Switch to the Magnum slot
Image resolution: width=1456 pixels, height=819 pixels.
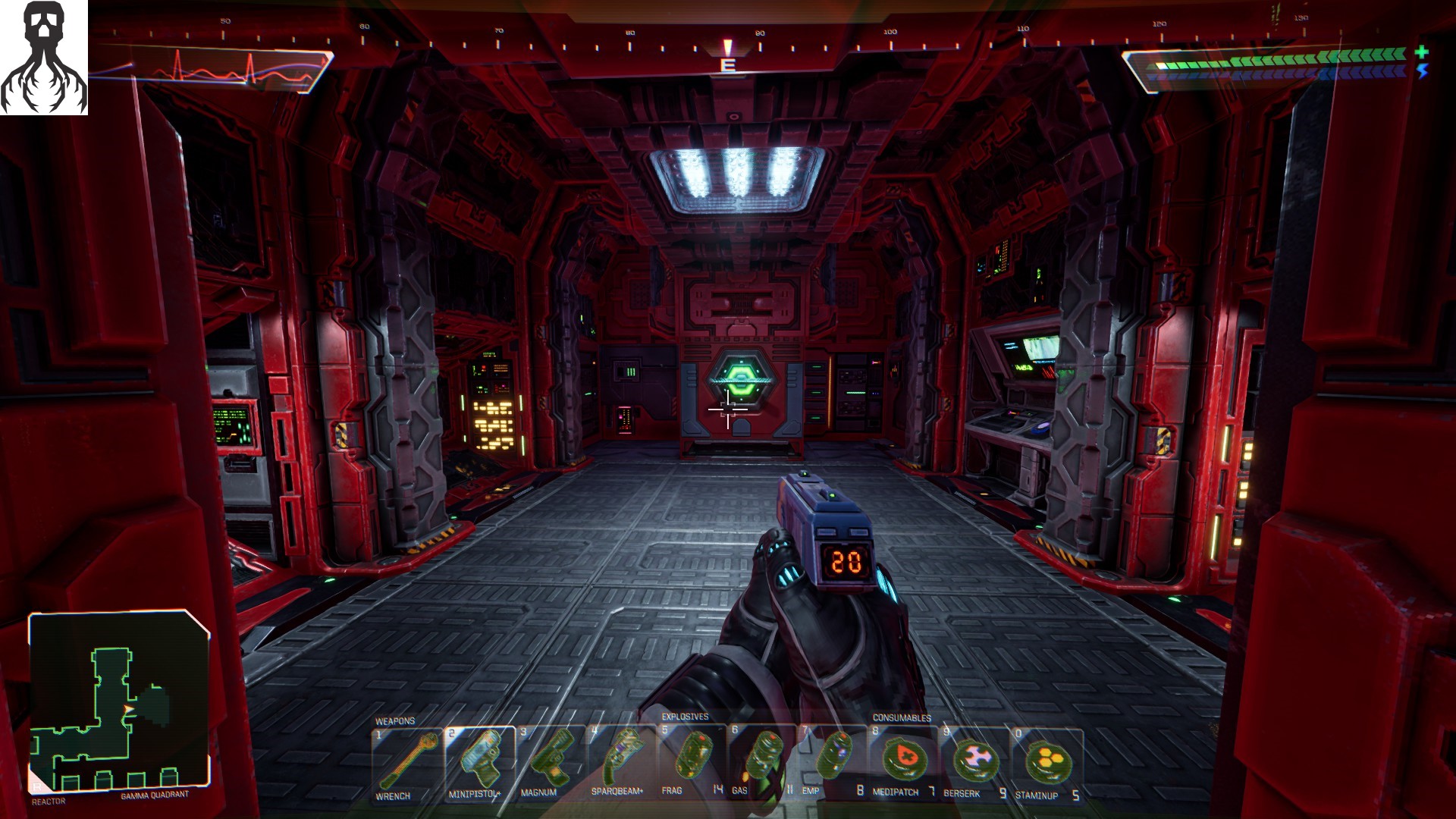[551, 762]
